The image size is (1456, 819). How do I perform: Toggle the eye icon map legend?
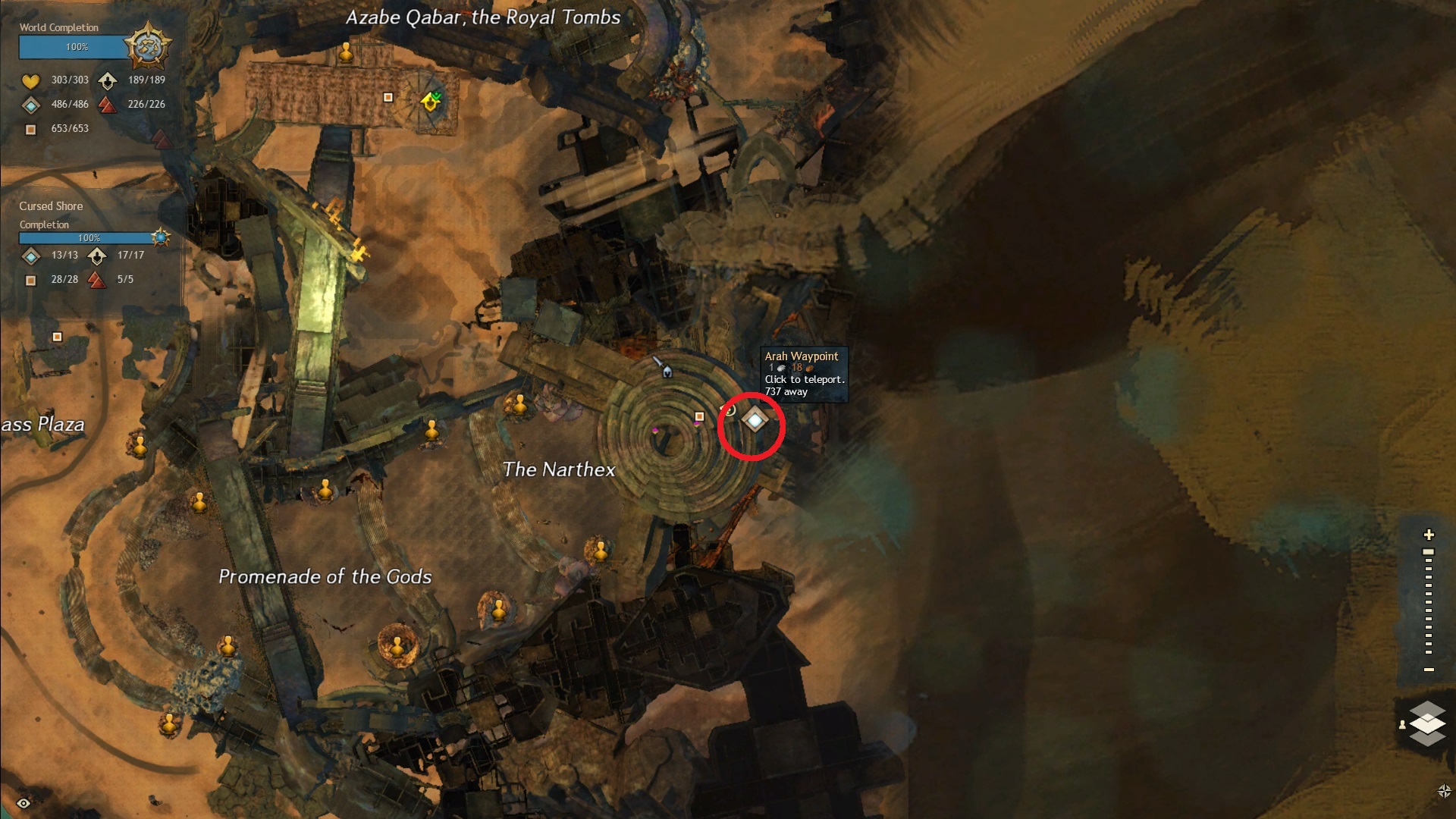click(24, 803)
